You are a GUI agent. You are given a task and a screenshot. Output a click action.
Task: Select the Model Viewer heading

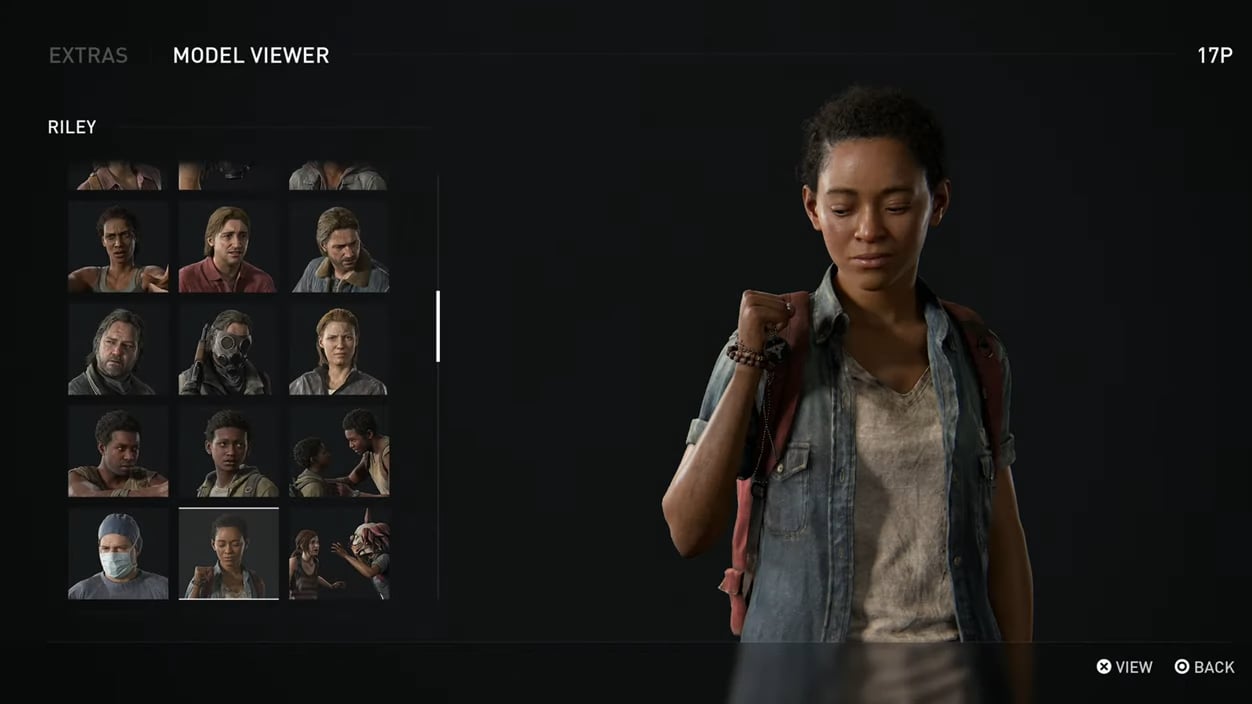[251, 56]
